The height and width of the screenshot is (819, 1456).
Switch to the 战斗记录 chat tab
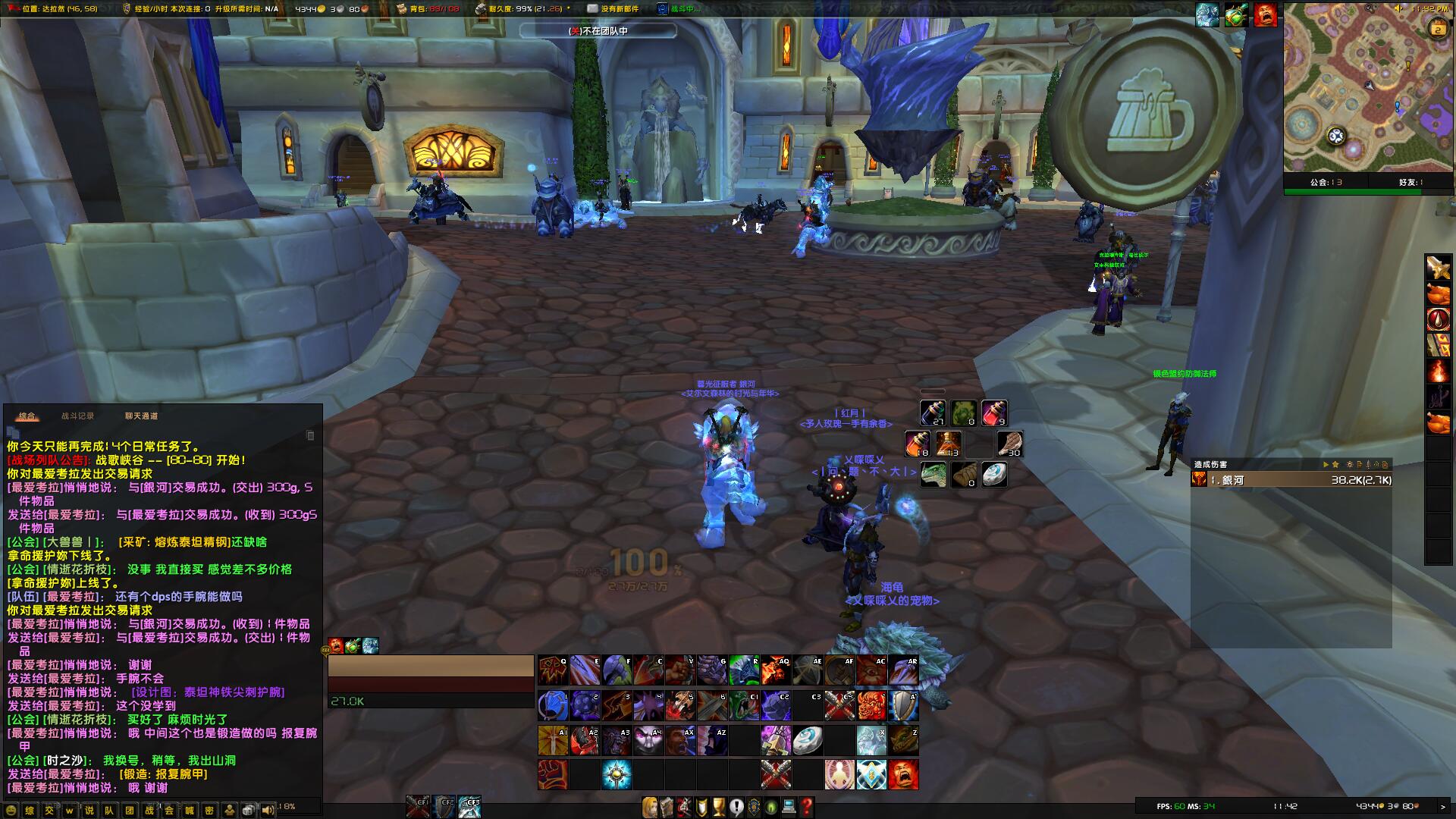[x=77, y=416]
